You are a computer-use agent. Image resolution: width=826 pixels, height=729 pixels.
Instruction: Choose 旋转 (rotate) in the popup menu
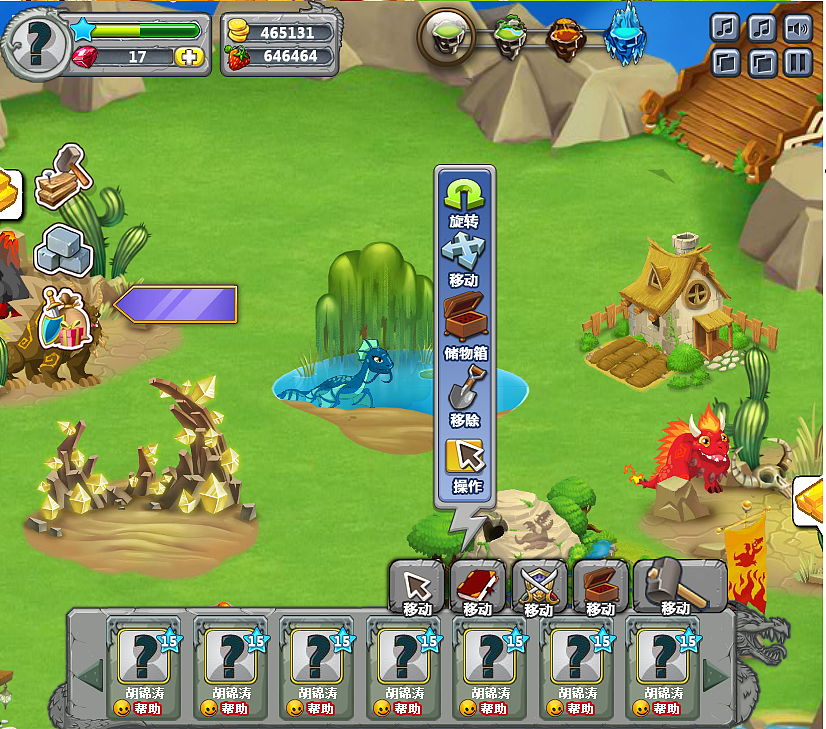pos(463,200)
